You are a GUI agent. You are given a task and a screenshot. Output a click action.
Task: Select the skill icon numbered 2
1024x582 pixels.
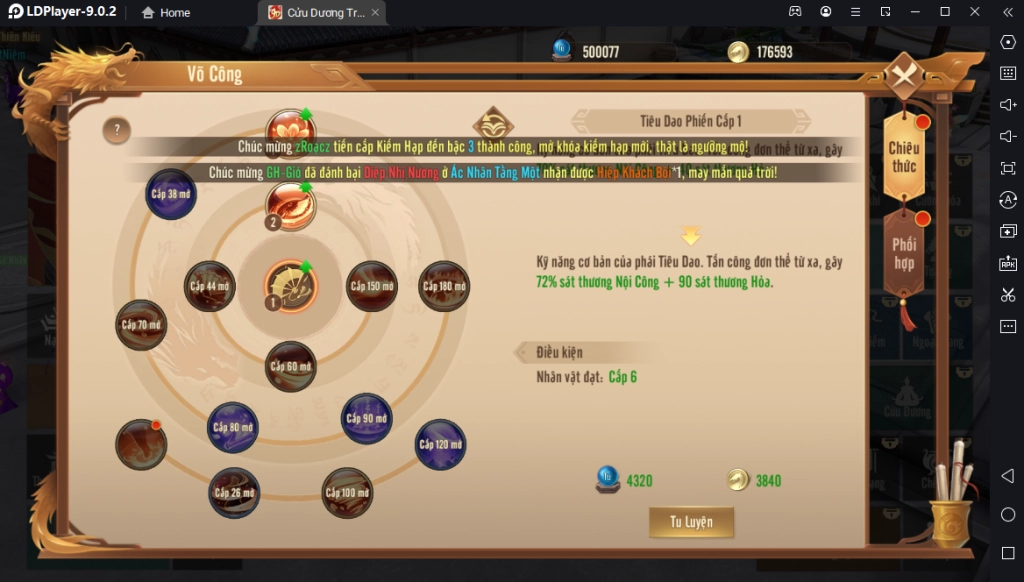click(290, 206)
